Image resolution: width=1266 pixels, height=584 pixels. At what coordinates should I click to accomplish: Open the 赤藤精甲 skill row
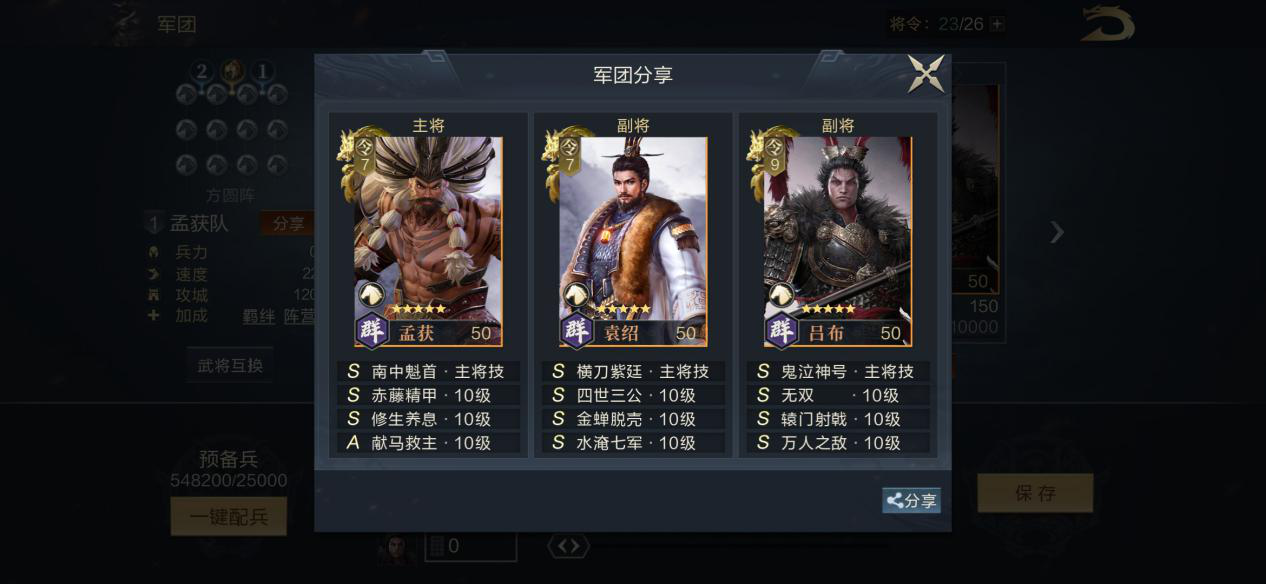[x=428, y=395]
